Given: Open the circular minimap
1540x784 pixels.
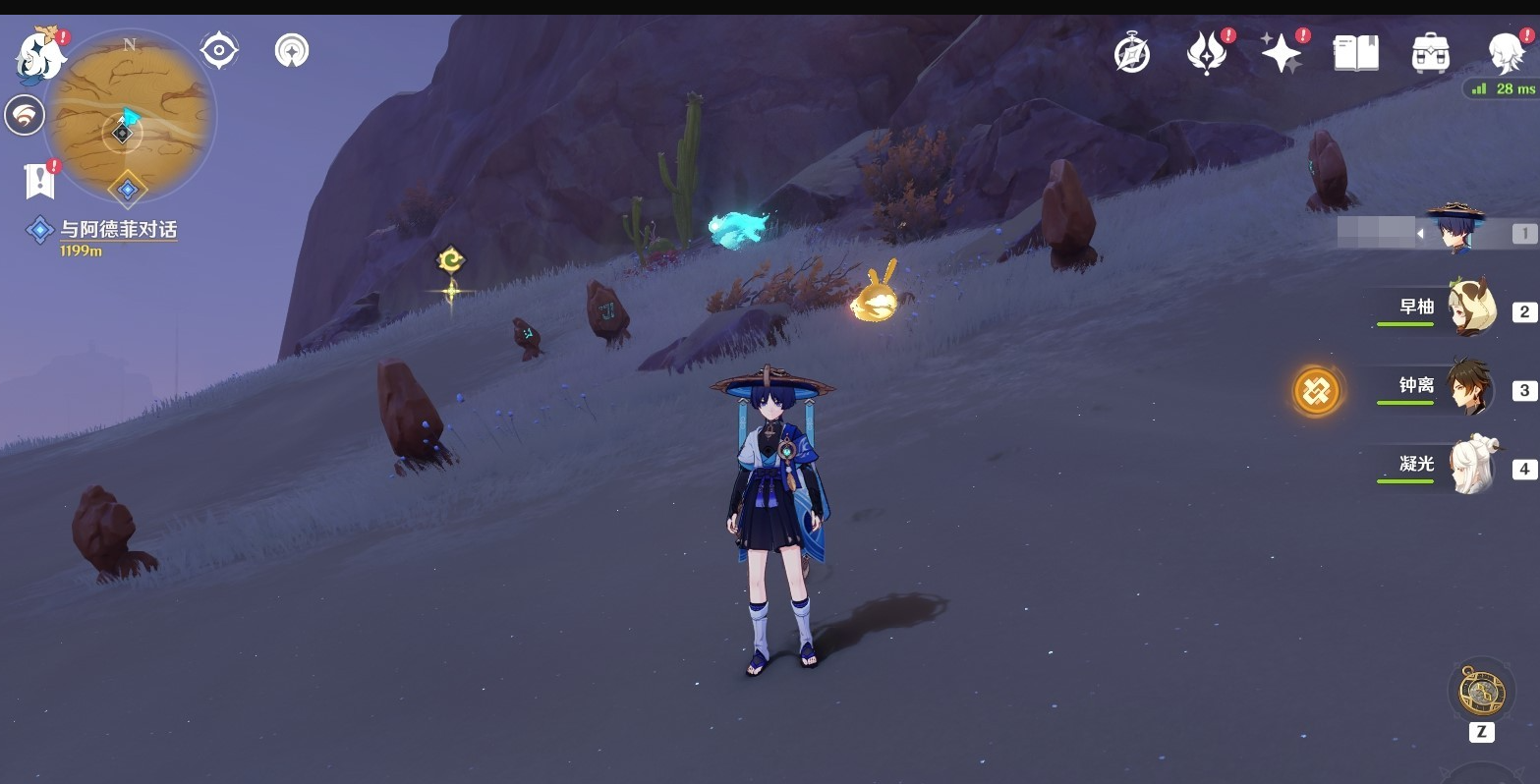Looking at the screenshot, I should tap(130, 118).
